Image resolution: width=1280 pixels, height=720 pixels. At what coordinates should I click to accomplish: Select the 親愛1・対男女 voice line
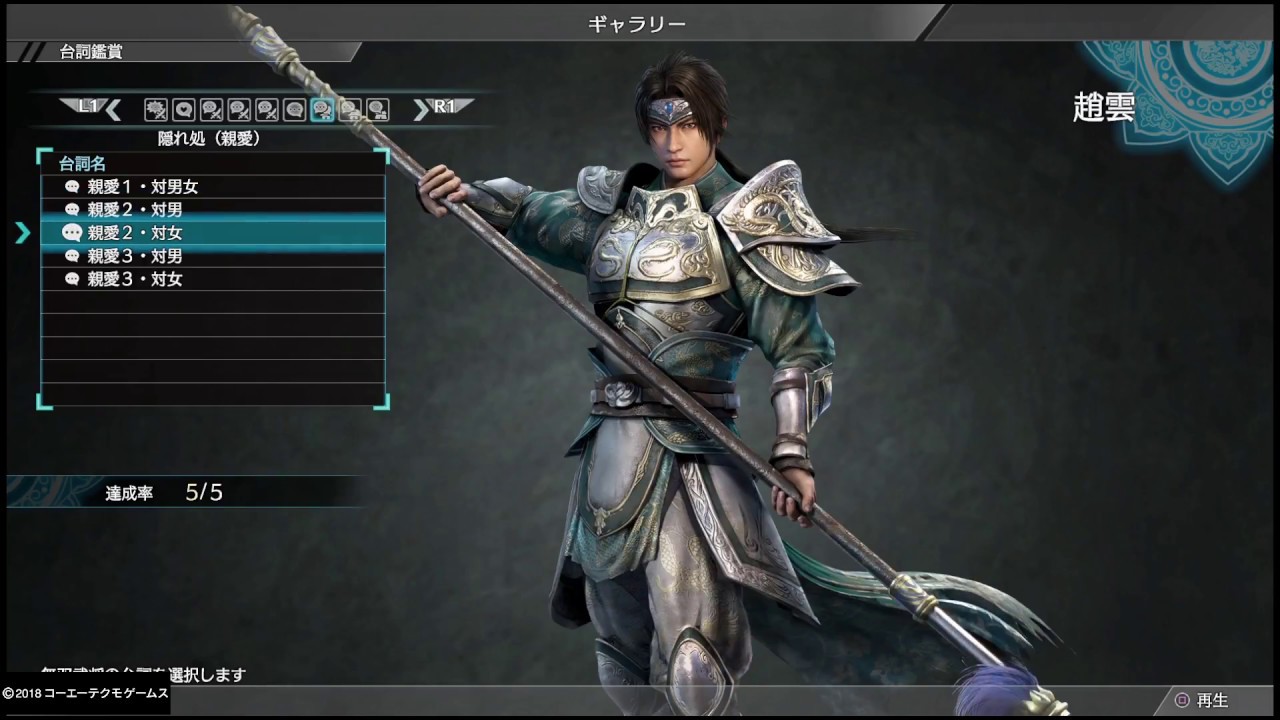[x=212, y=187]
